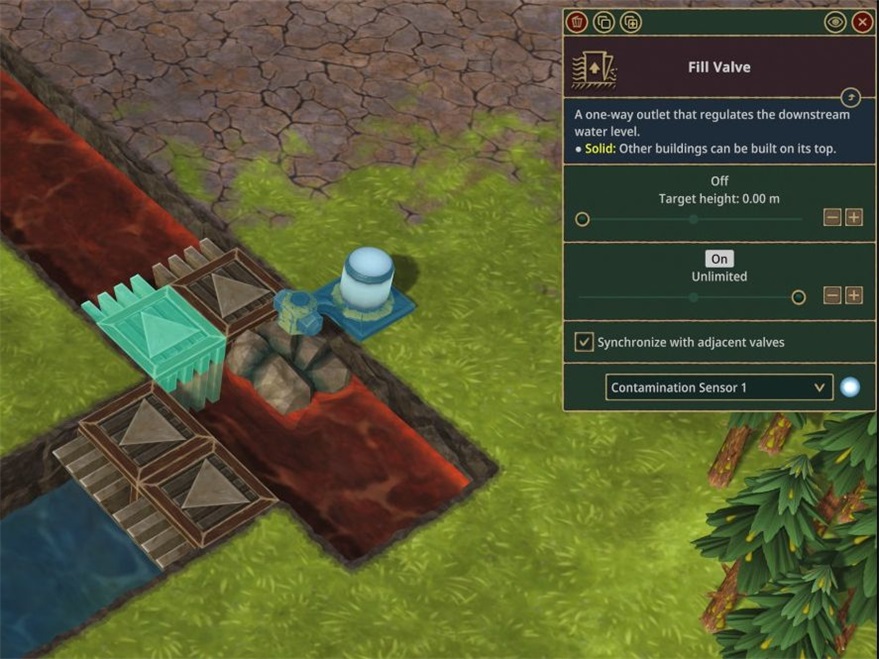
Task: Open the Contamination Sensor 1 dropdown
Action: point(719,387)
